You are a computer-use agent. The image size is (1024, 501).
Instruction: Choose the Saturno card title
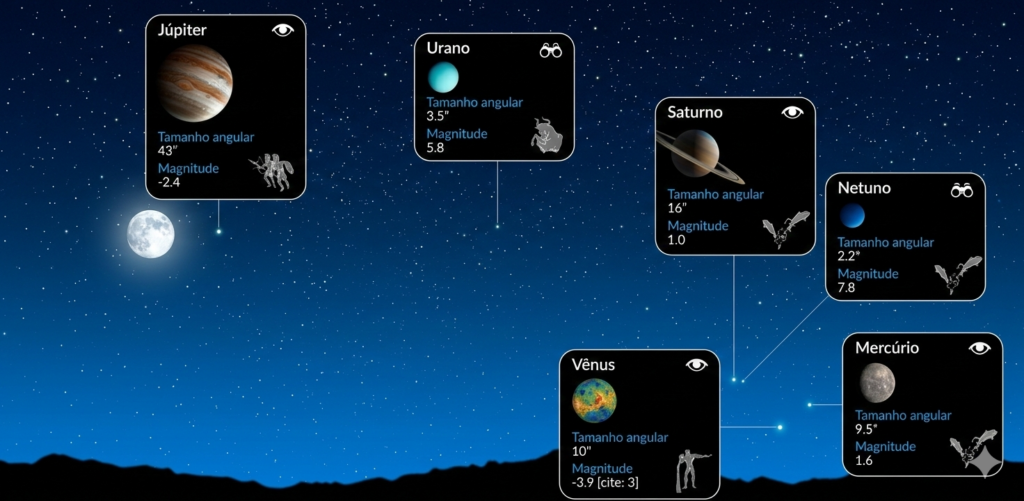695,112
